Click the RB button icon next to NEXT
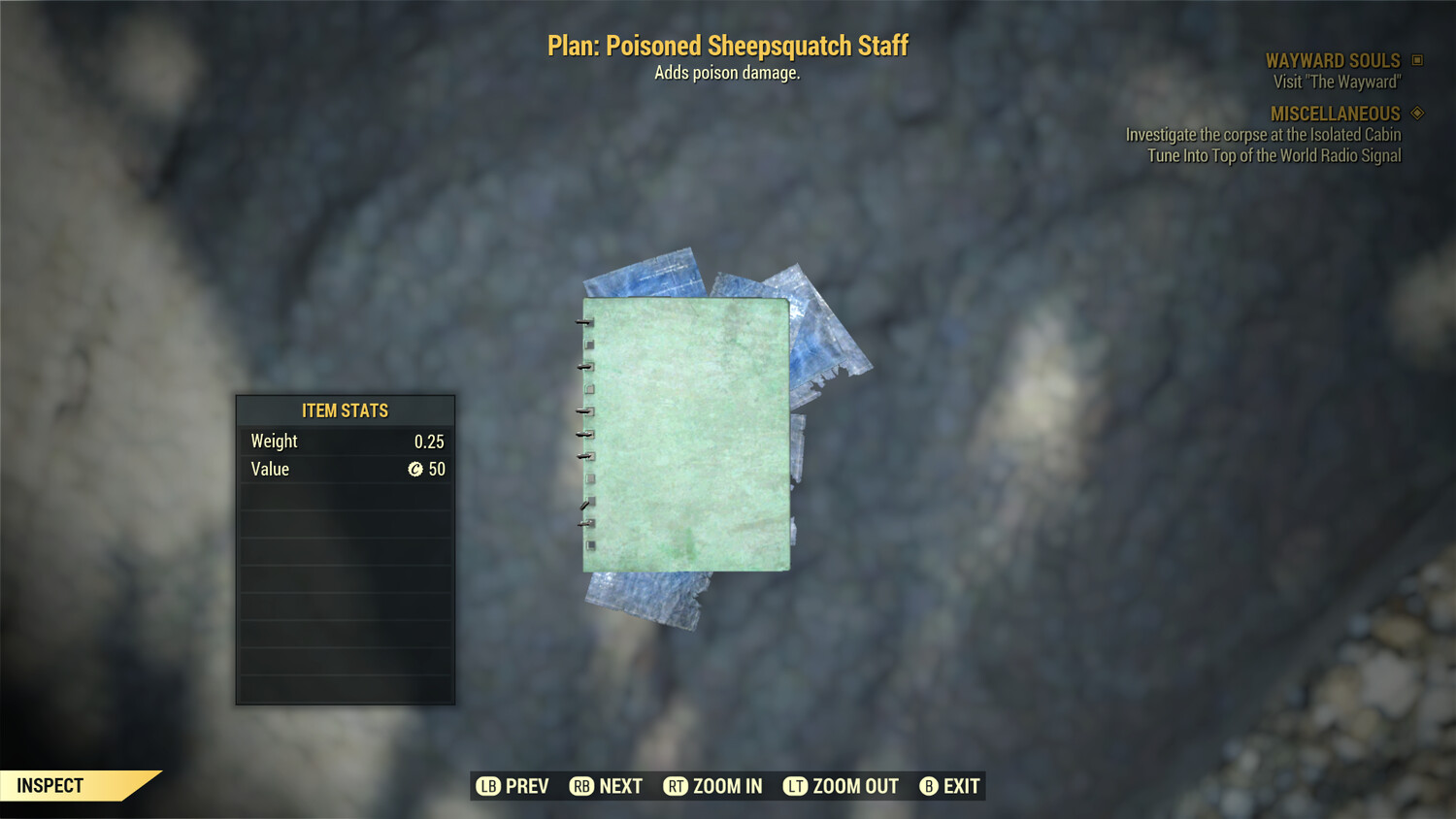1456x819 pixels. tap(580, 786)
